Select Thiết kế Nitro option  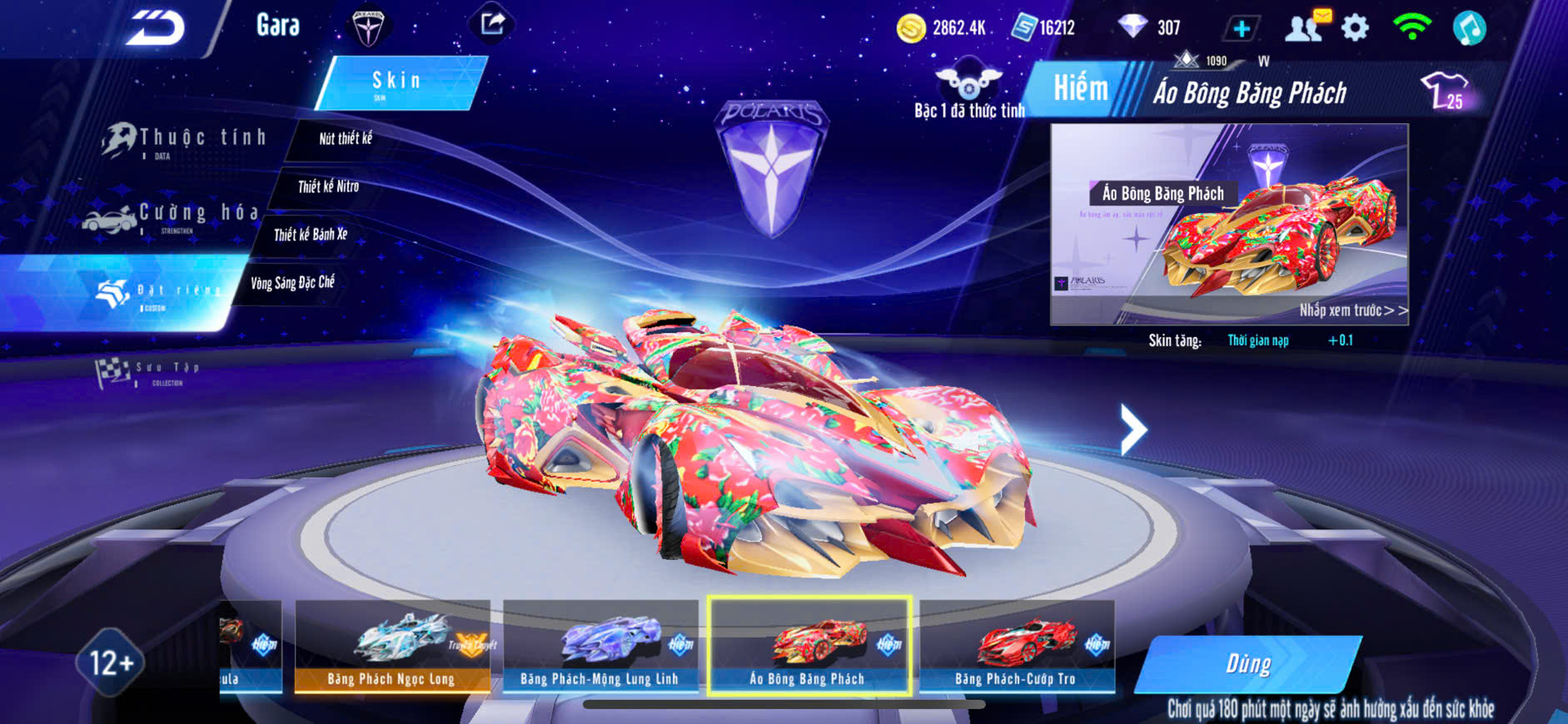click(328, 186)
